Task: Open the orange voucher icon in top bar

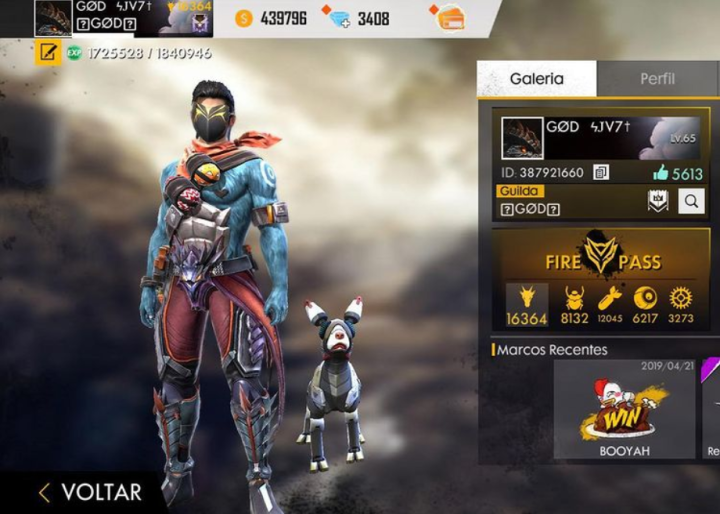Action: (x=451, y=18)
